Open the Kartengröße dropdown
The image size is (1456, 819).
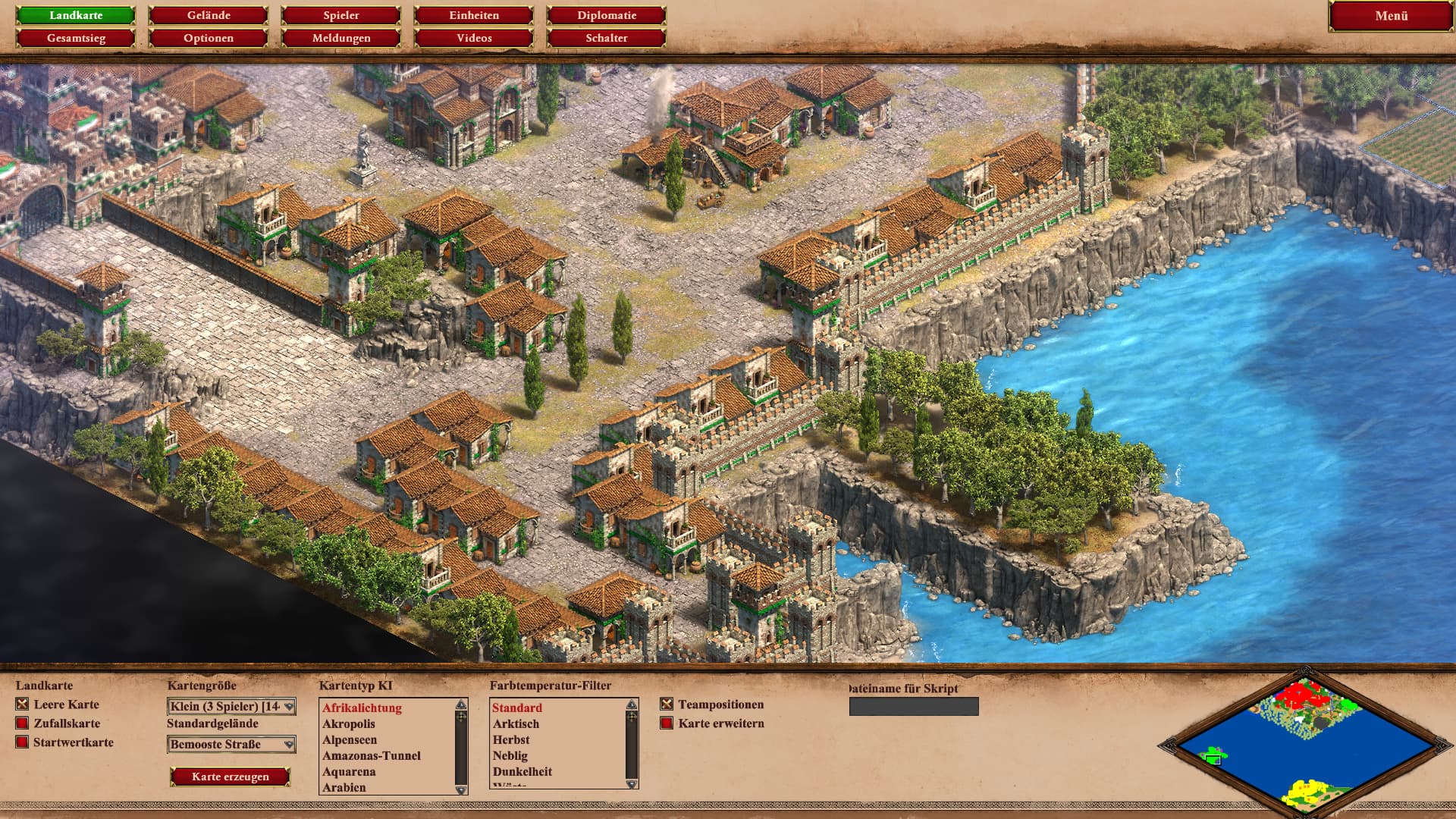coord(231,707)
